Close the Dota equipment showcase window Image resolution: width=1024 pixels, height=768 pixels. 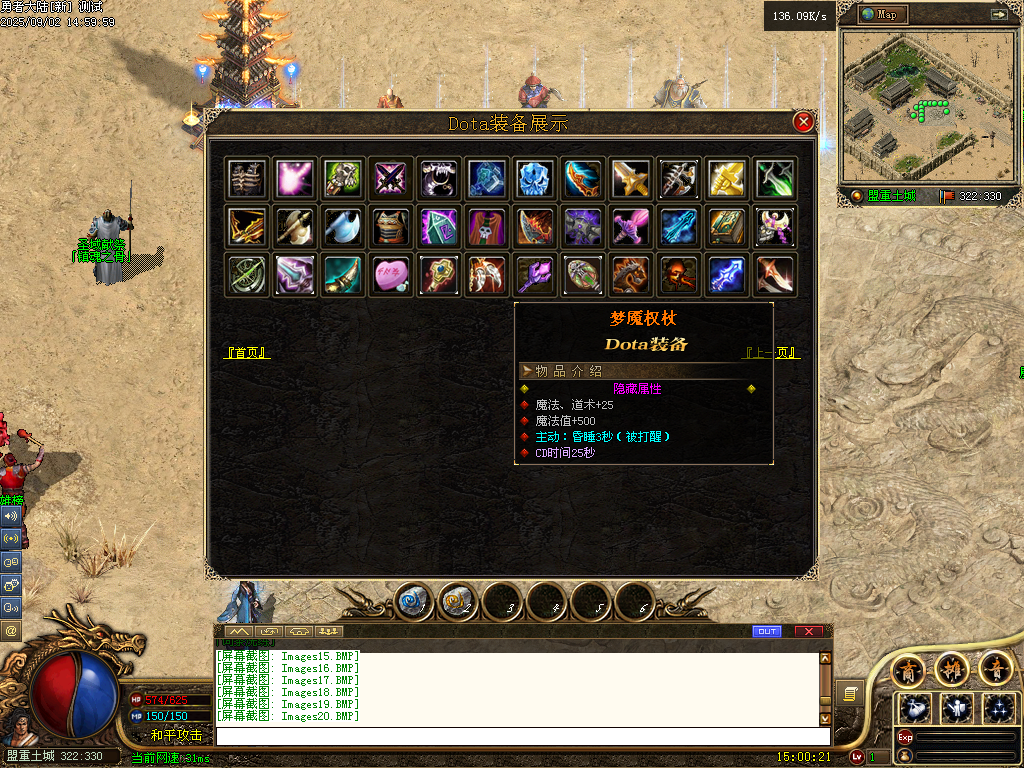click(803, 122)
